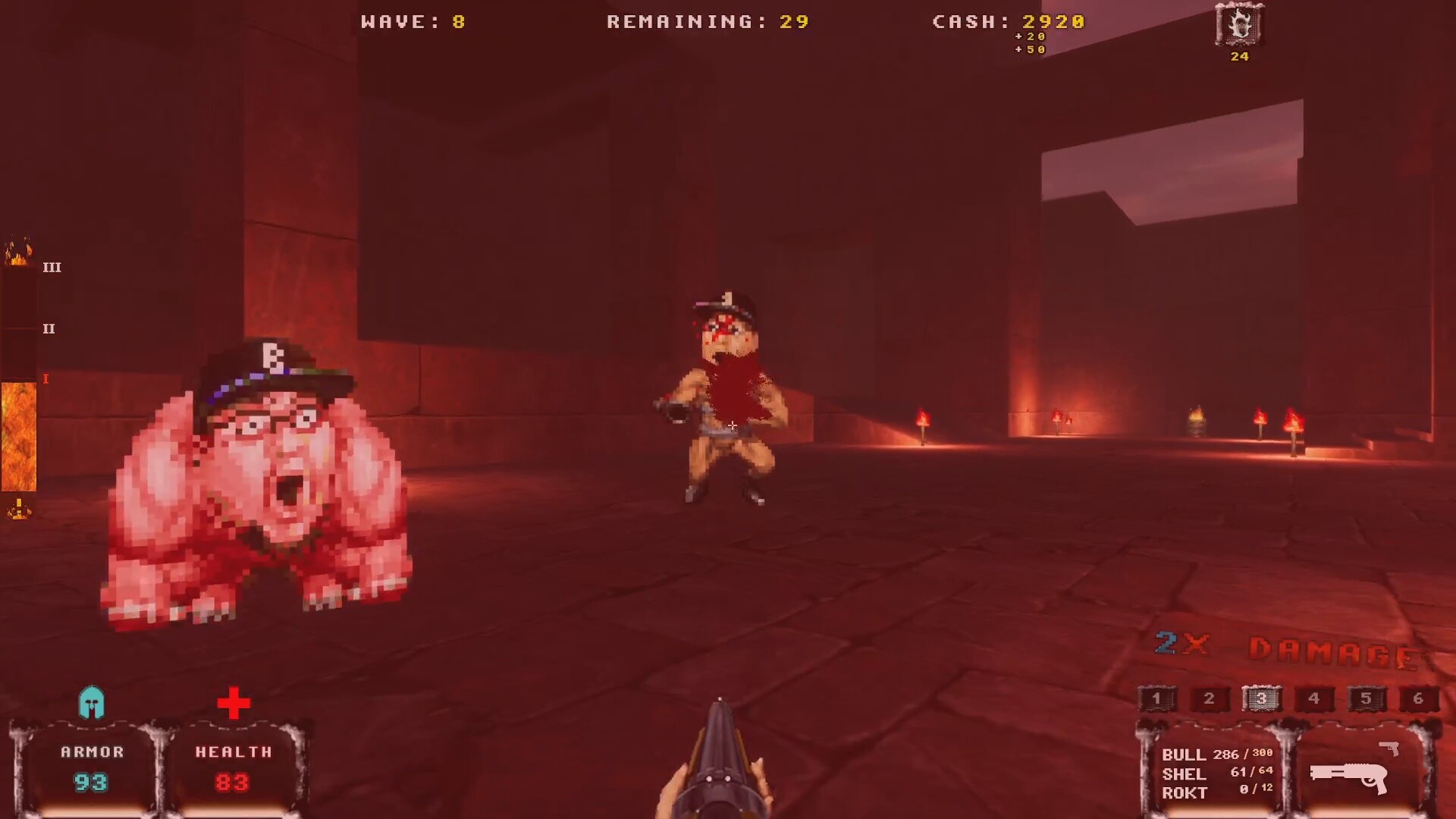Screen dimensions: 1456x819
Task: Switch to weapon slot 6
Action: 1418,699
